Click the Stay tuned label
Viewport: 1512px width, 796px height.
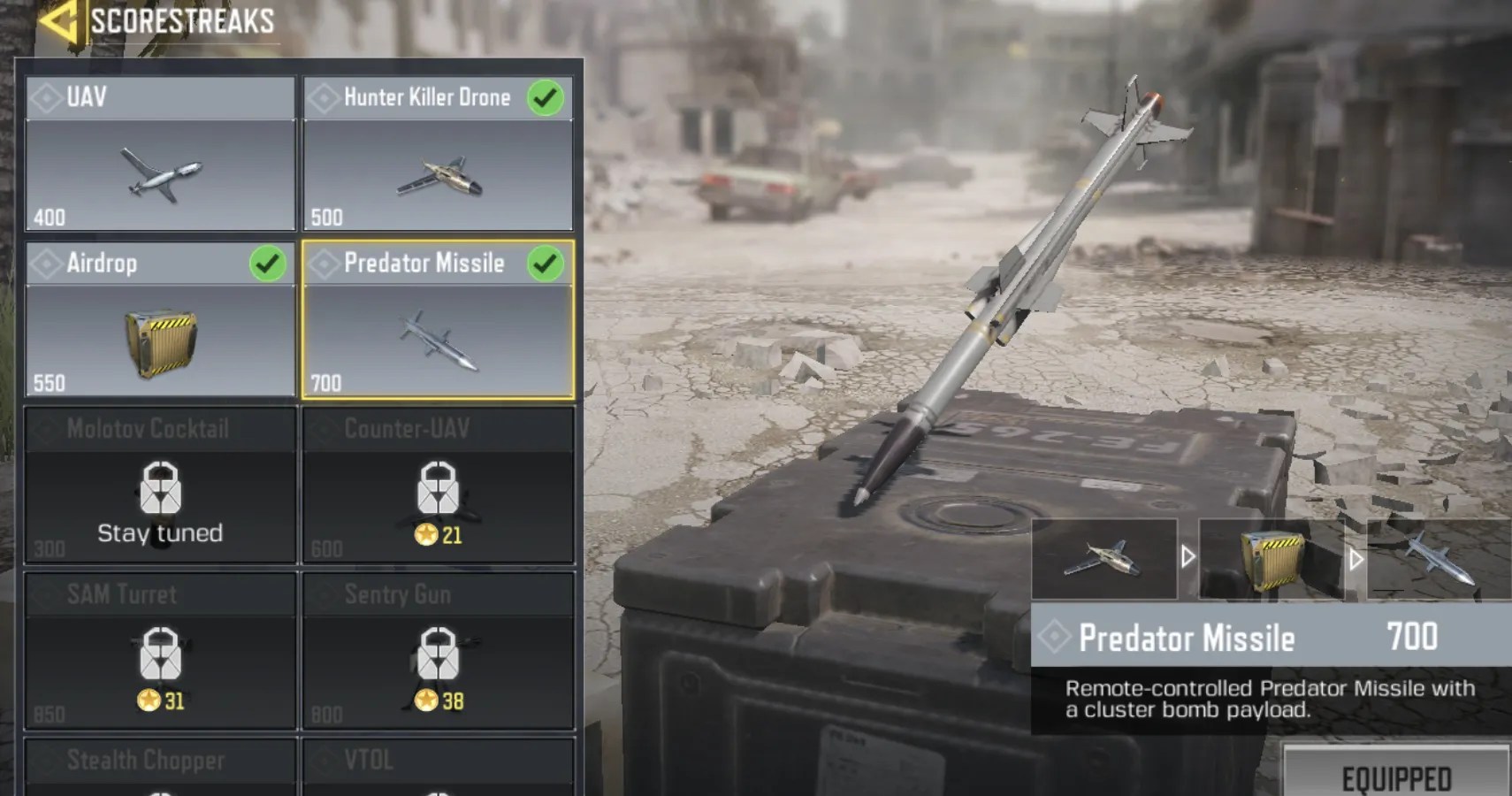[x=160, y=532]
